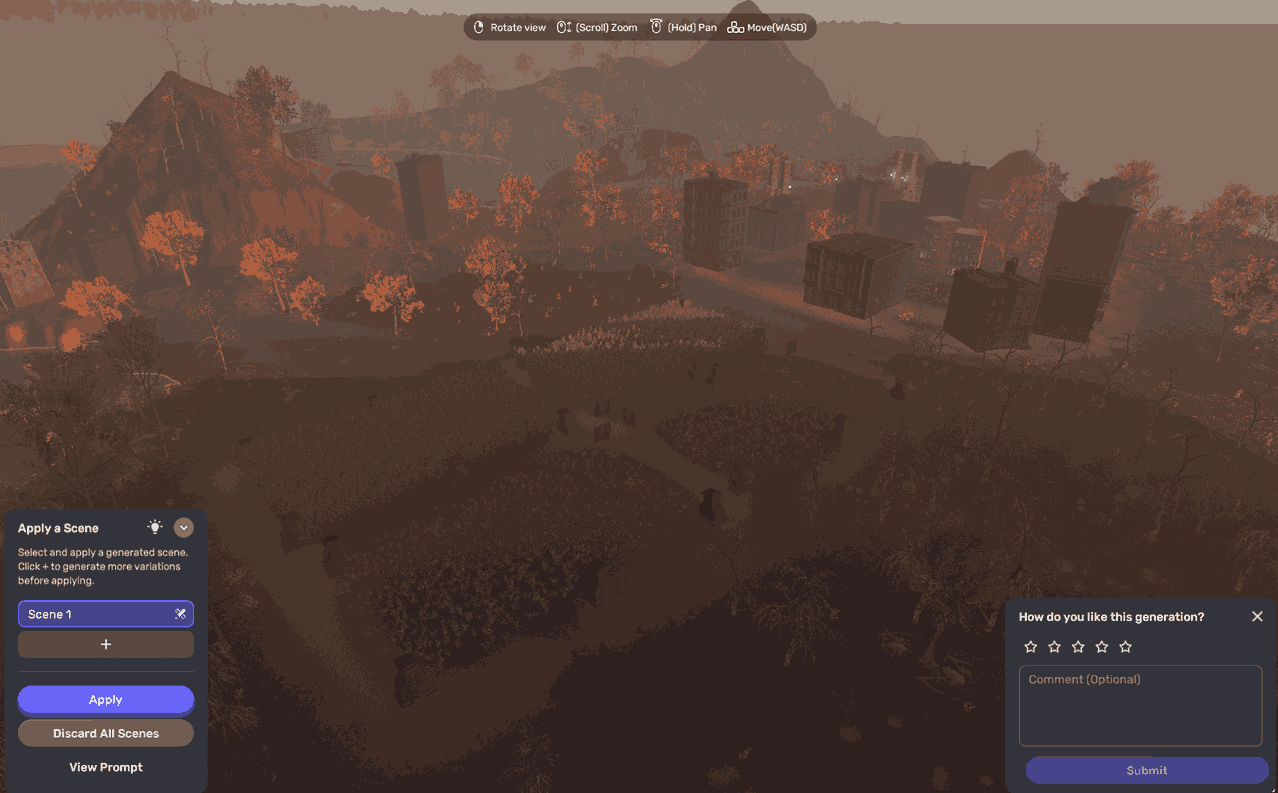Click the edit icon on Scene 1
Image resolution: width=1278 pixels, height=793 pixels.
180,614
